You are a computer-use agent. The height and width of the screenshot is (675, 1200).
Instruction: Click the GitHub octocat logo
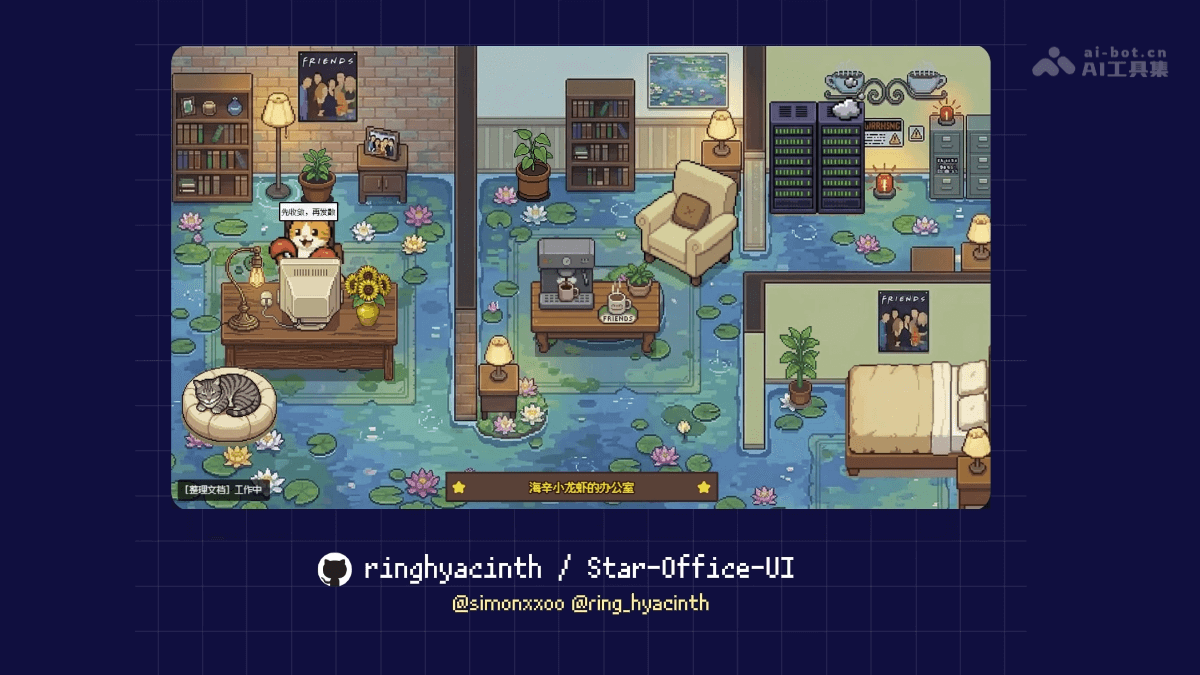pyautogui.click(x=335, y=570)
